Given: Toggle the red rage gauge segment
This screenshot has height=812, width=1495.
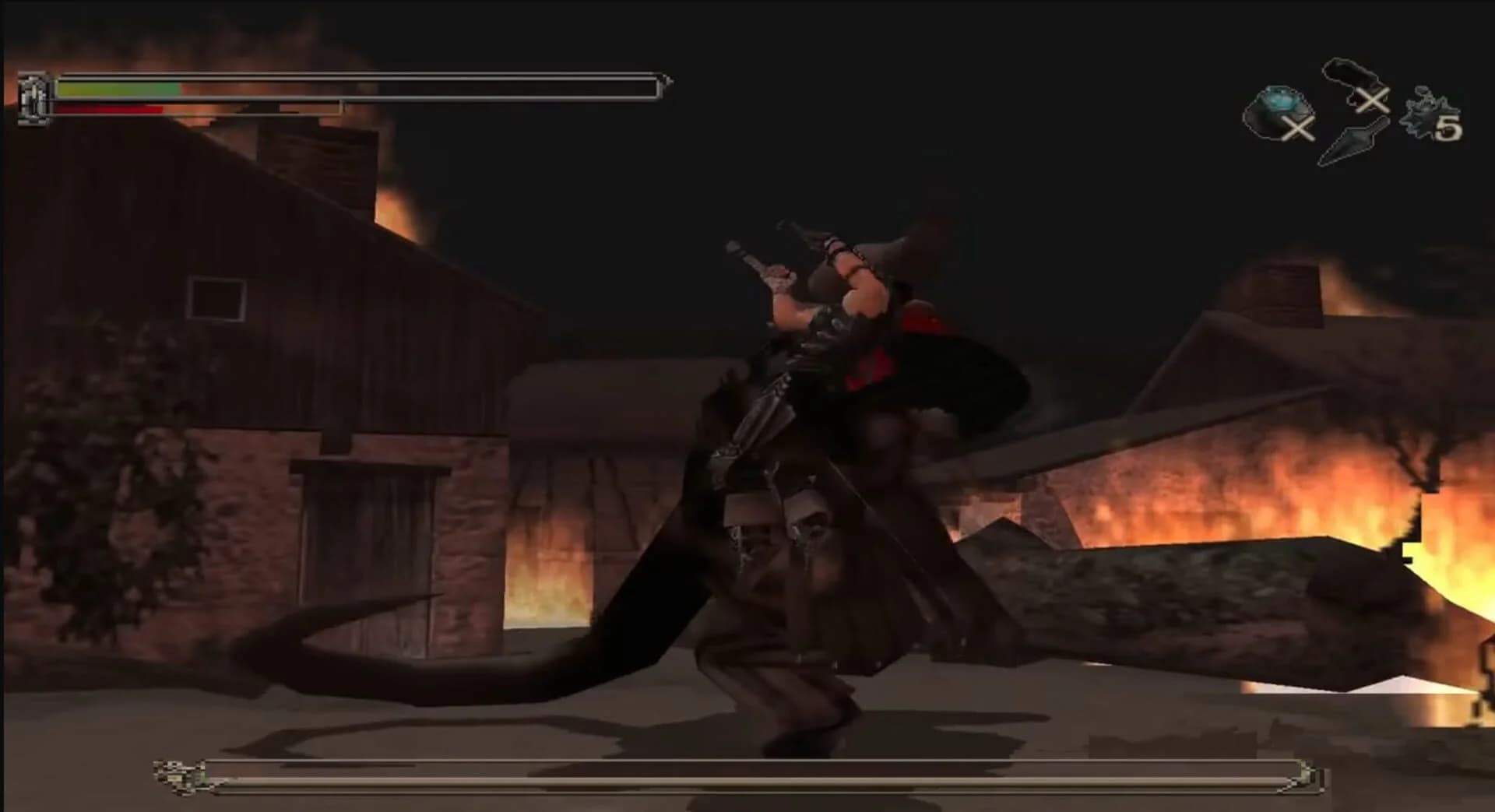Looking at the screenshot, I should (109, 110).
